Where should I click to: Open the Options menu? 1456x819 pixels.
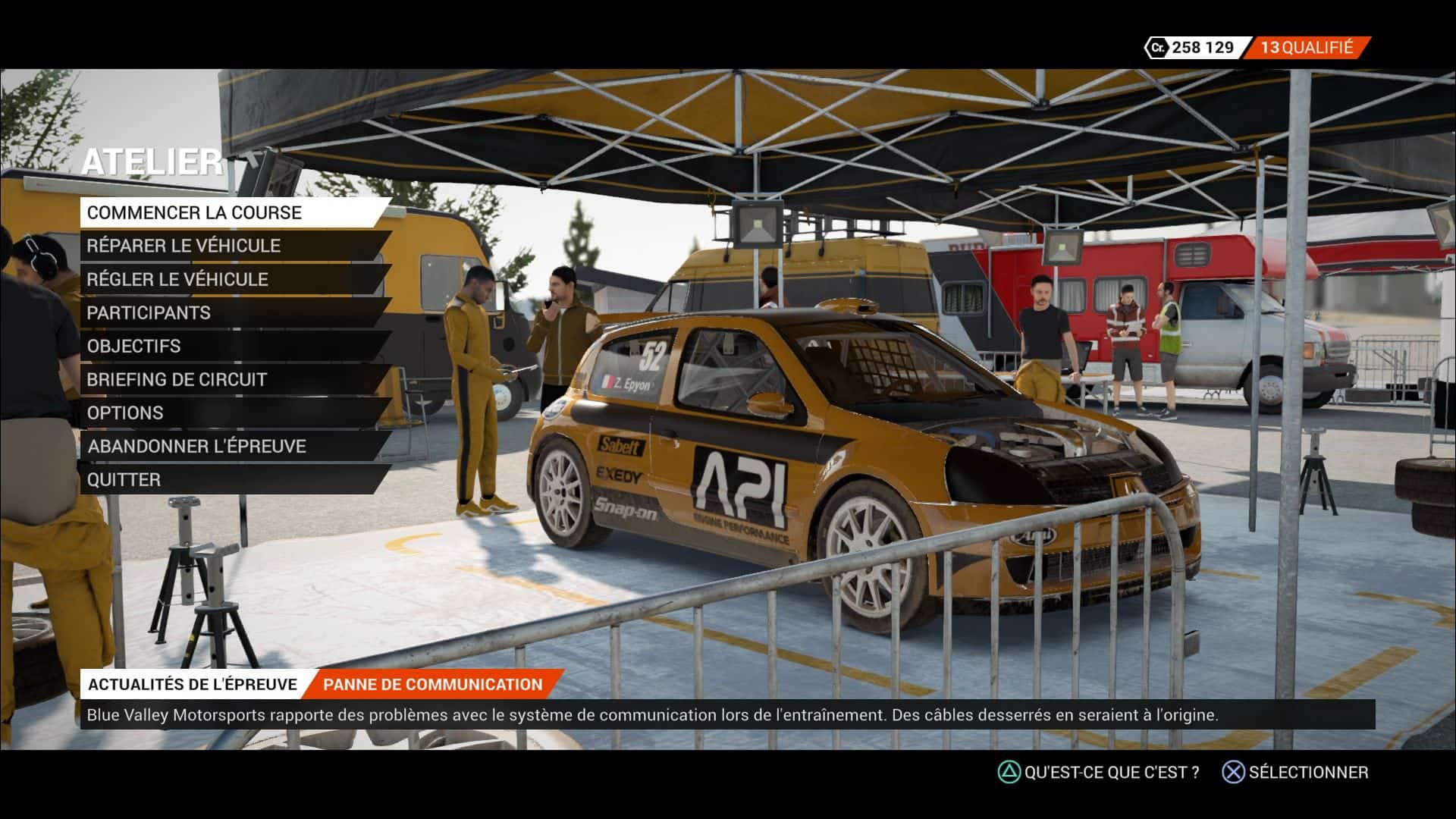point(125,413)
